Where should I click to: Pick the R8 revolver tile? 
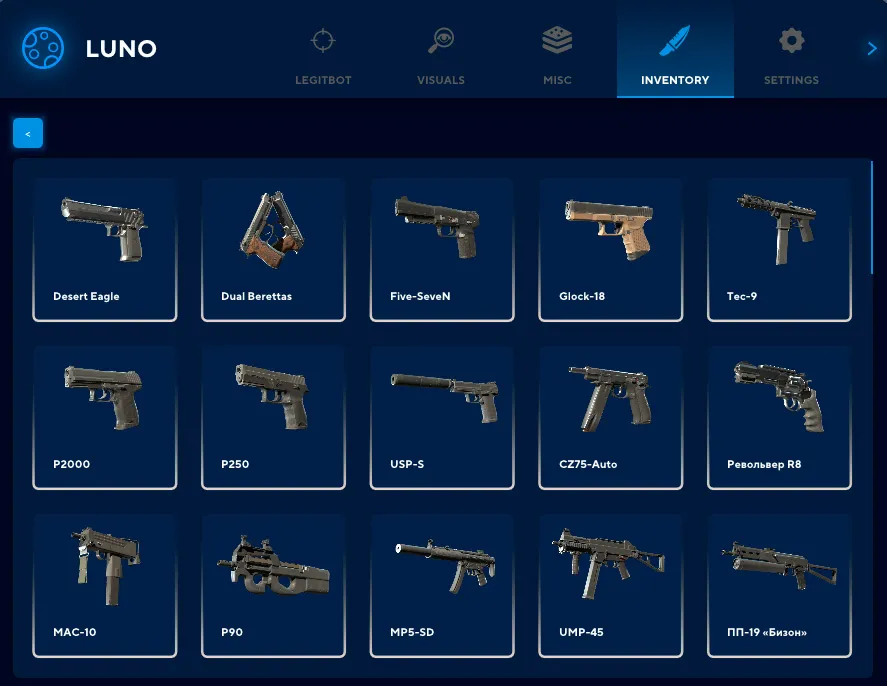point(780,418)
